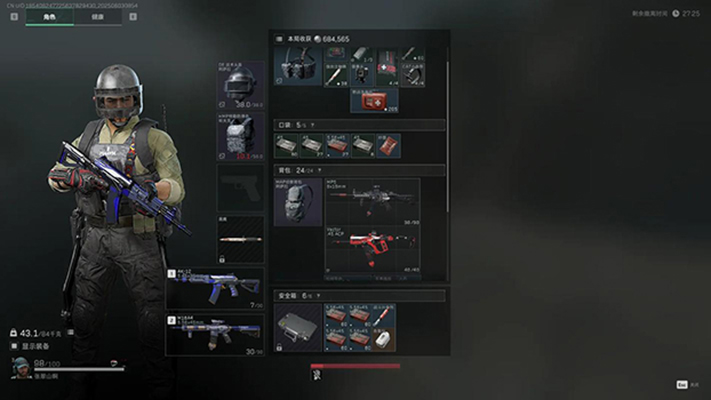The width and height of the screenshot is (711, 400).
Task: Select the red Vector .45 ACP gun
Action: [x=371, y=248]
